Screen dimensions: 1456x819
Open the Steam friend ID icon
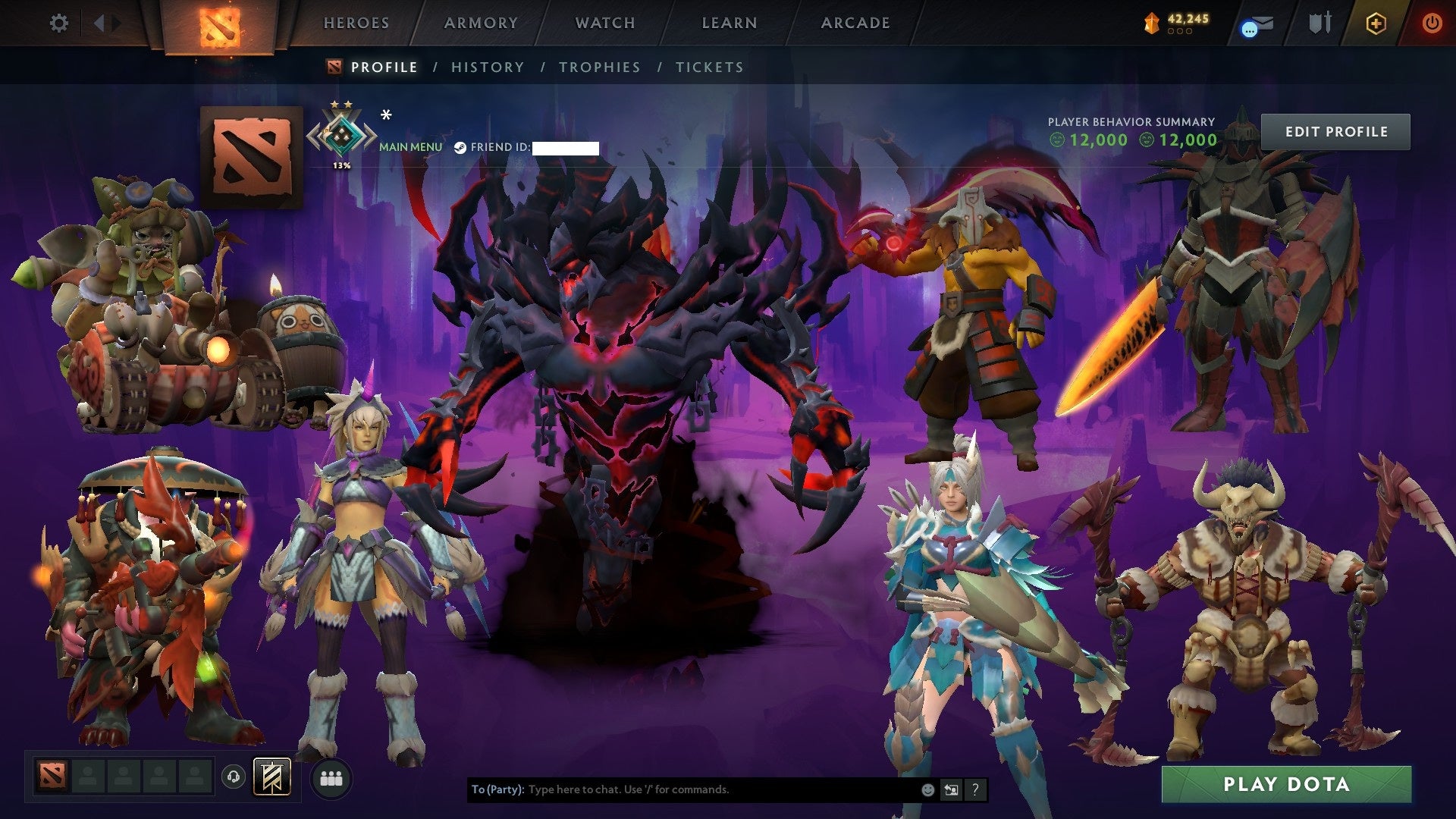[x=460, y=146]
